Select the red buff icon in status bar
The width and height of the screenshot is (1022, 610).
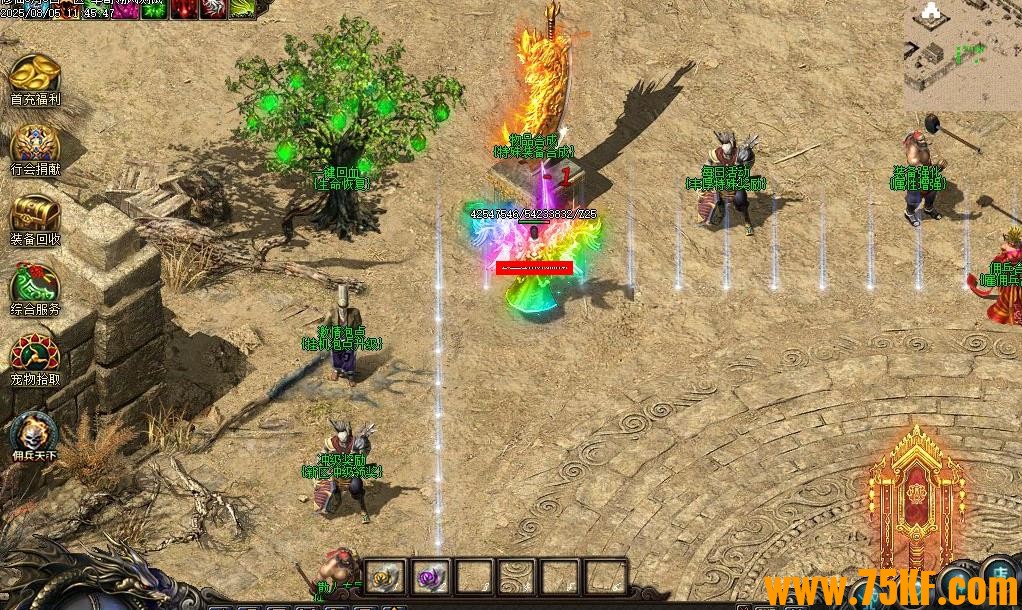tap(184, 8)
